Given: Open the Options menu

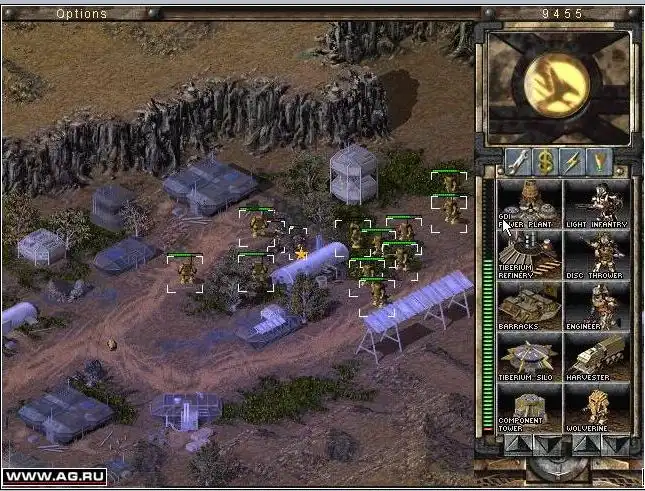Looking at the screenshot, I should pyautogui.click(x=82, y=14).
